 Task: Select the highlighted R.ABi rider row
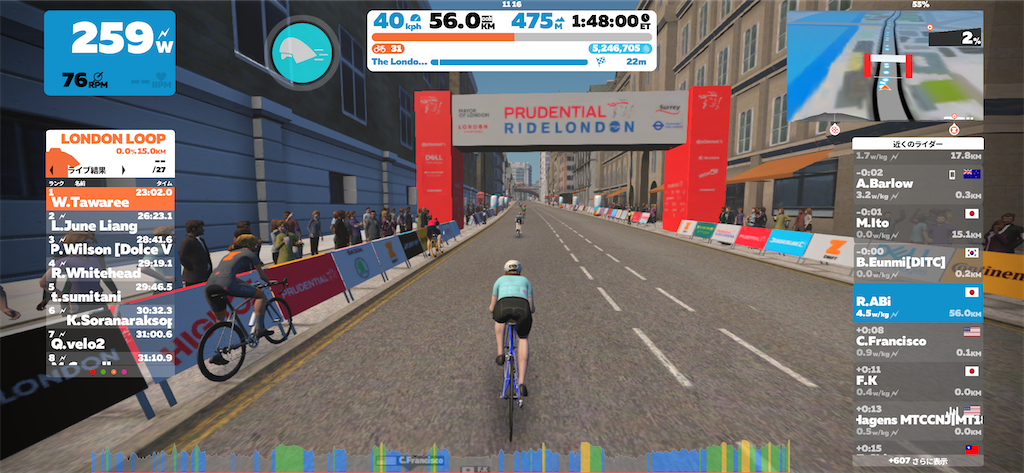tap(918, 302)
